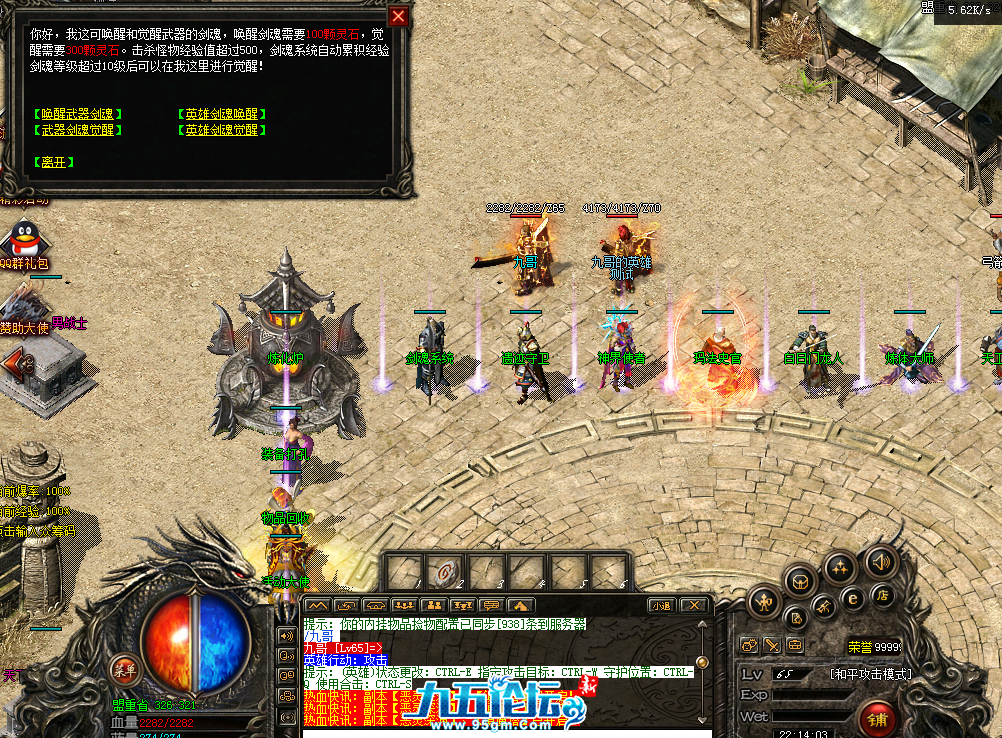Click the crossed-sword small square button
The image size is (1002, 738).
pyautogui.click(x=772, y=646)
